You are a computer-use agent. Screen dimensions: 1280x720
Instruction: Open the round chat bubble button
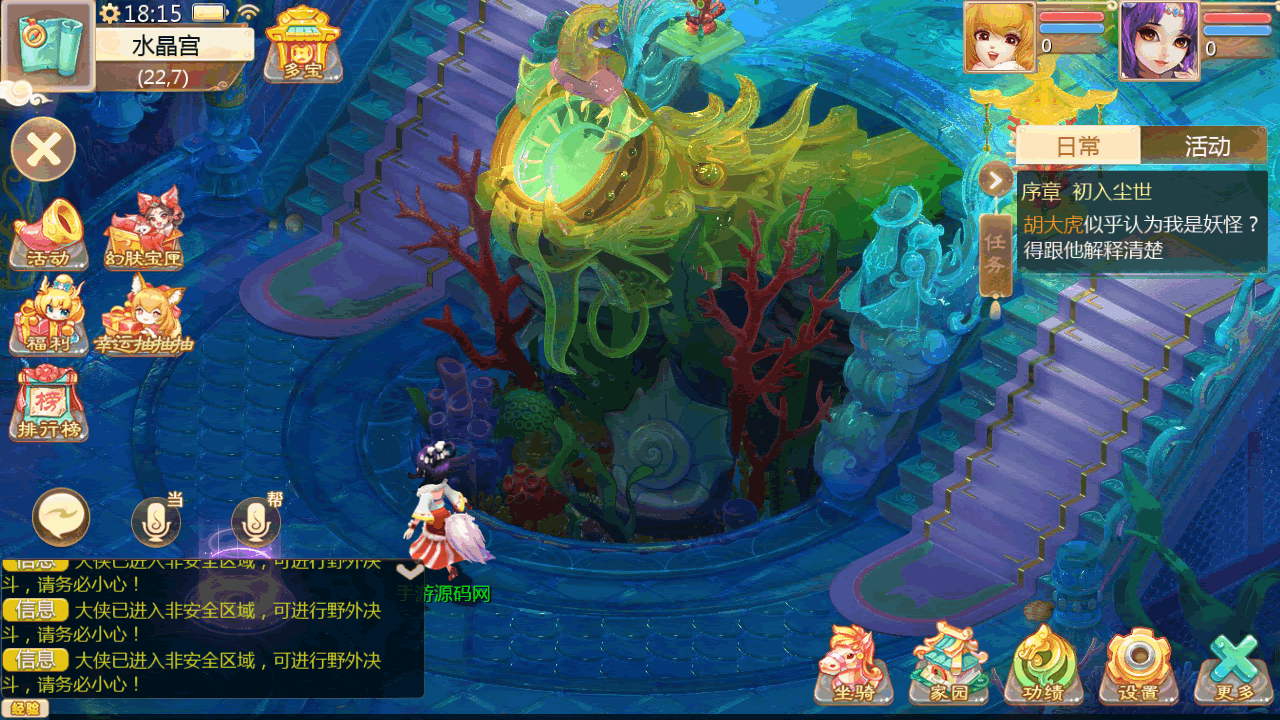click(61, 517)
